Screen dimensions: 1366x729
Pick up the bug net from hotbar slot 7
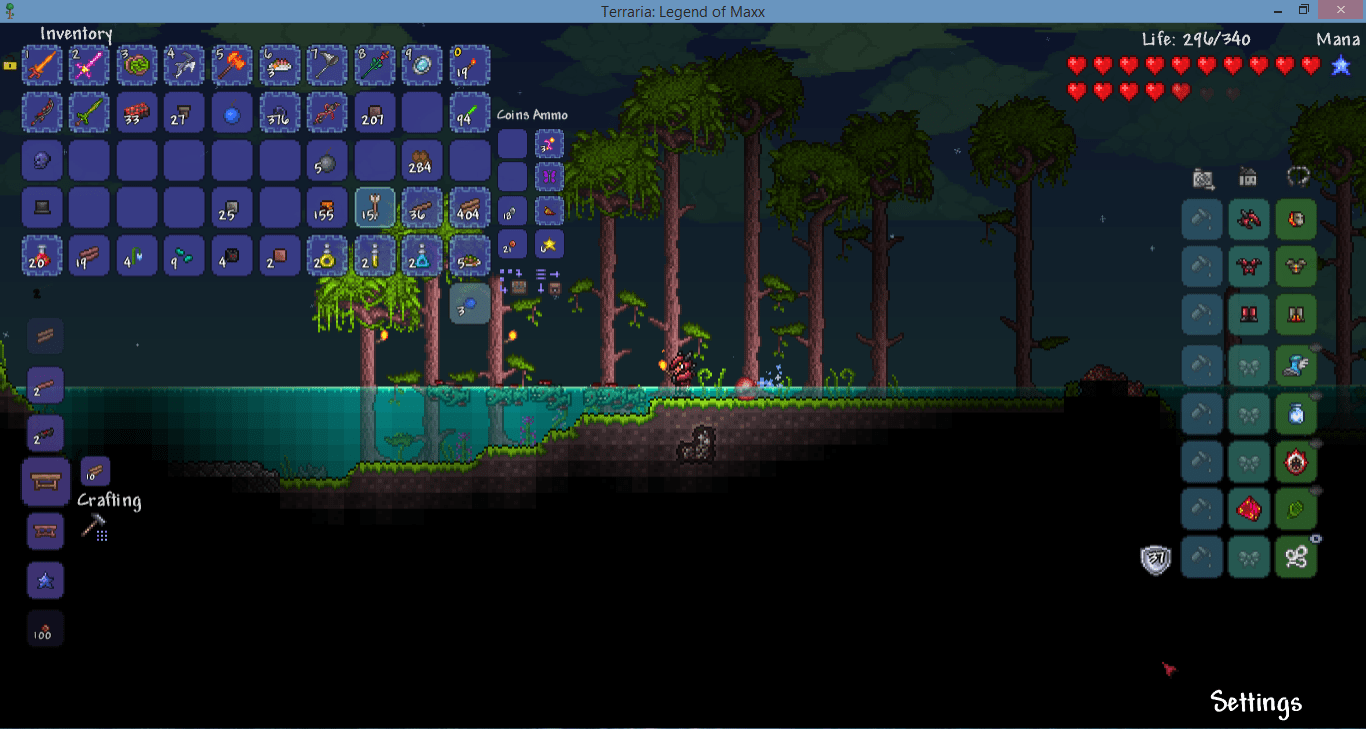point(327,65)
